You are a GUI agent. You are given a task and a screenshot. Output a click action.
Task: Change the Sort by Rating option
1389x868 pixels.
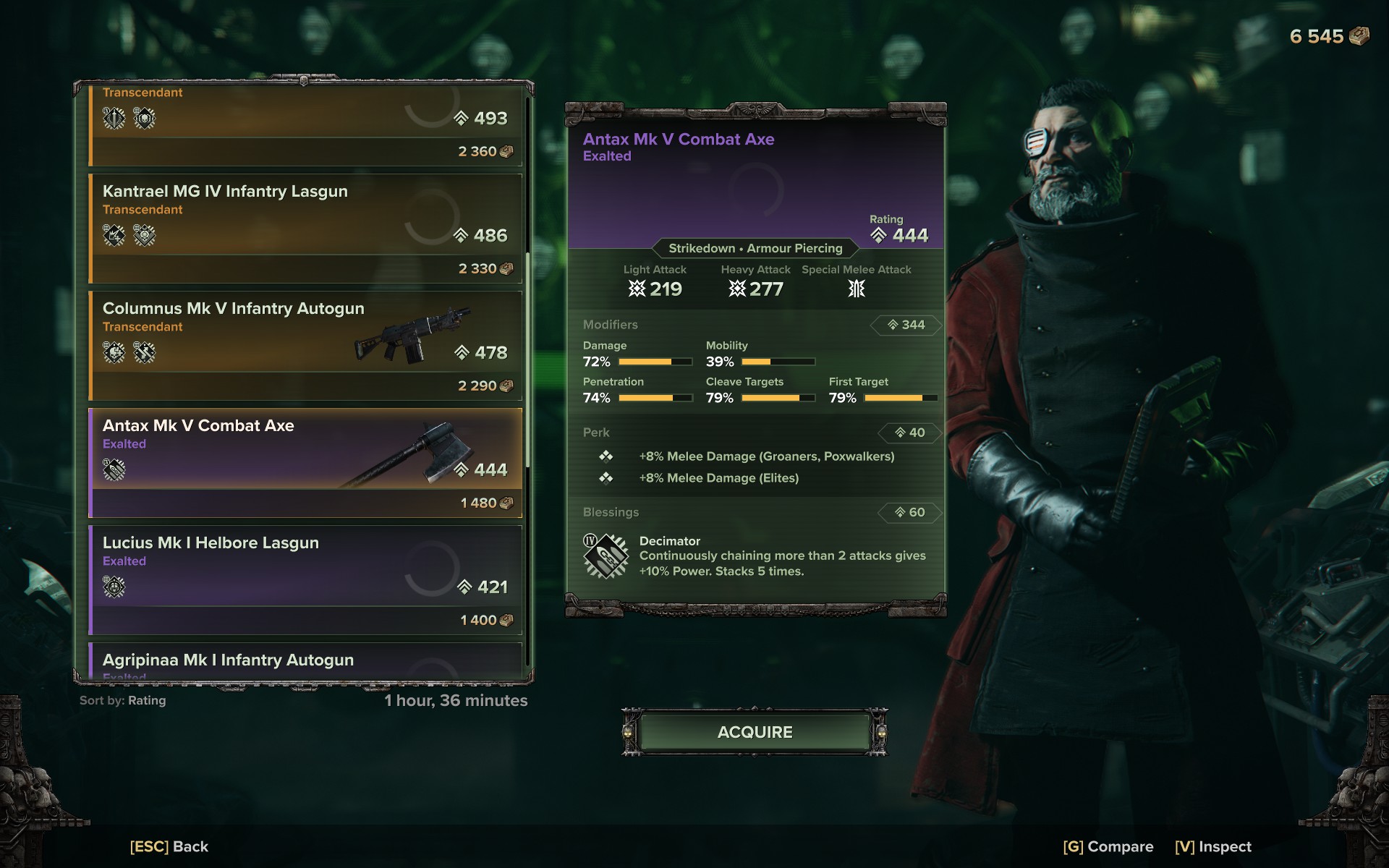click(123, 700)
